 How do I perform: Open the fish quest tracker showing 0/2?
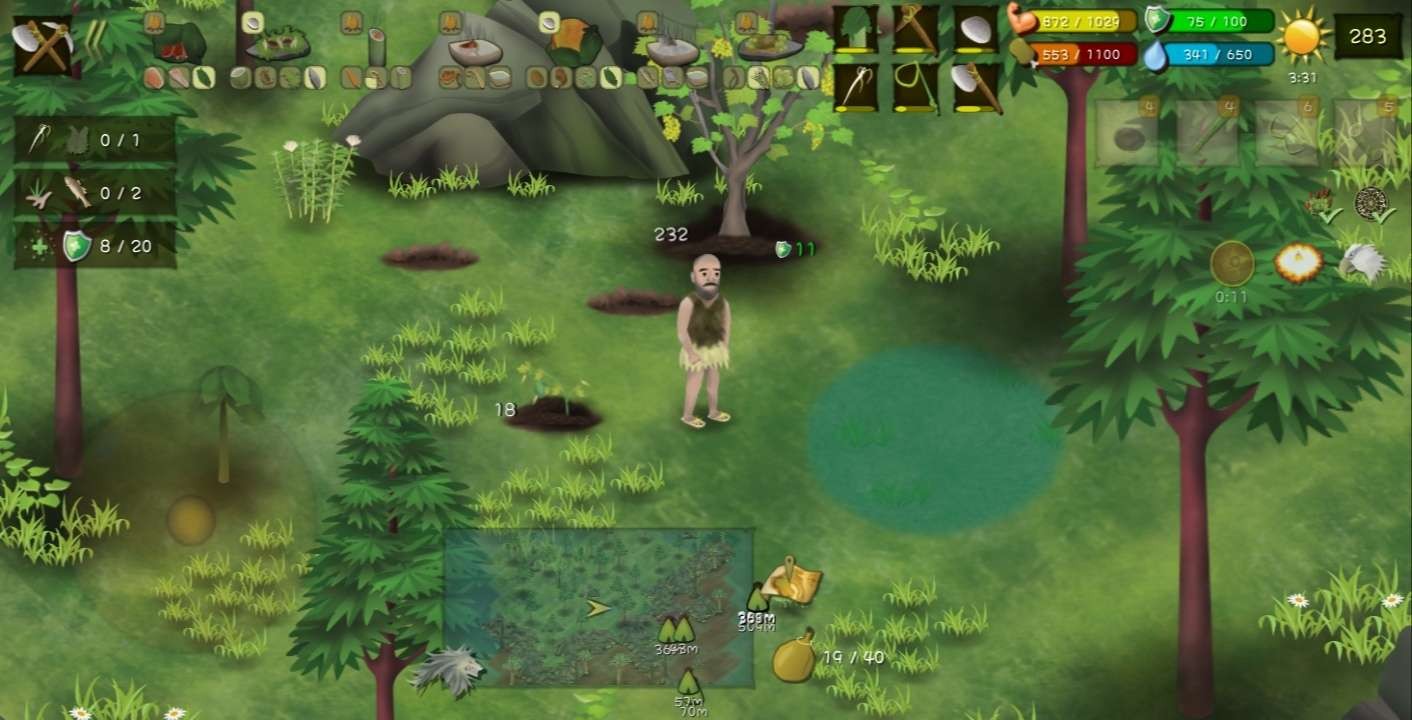tap(95, 193)
